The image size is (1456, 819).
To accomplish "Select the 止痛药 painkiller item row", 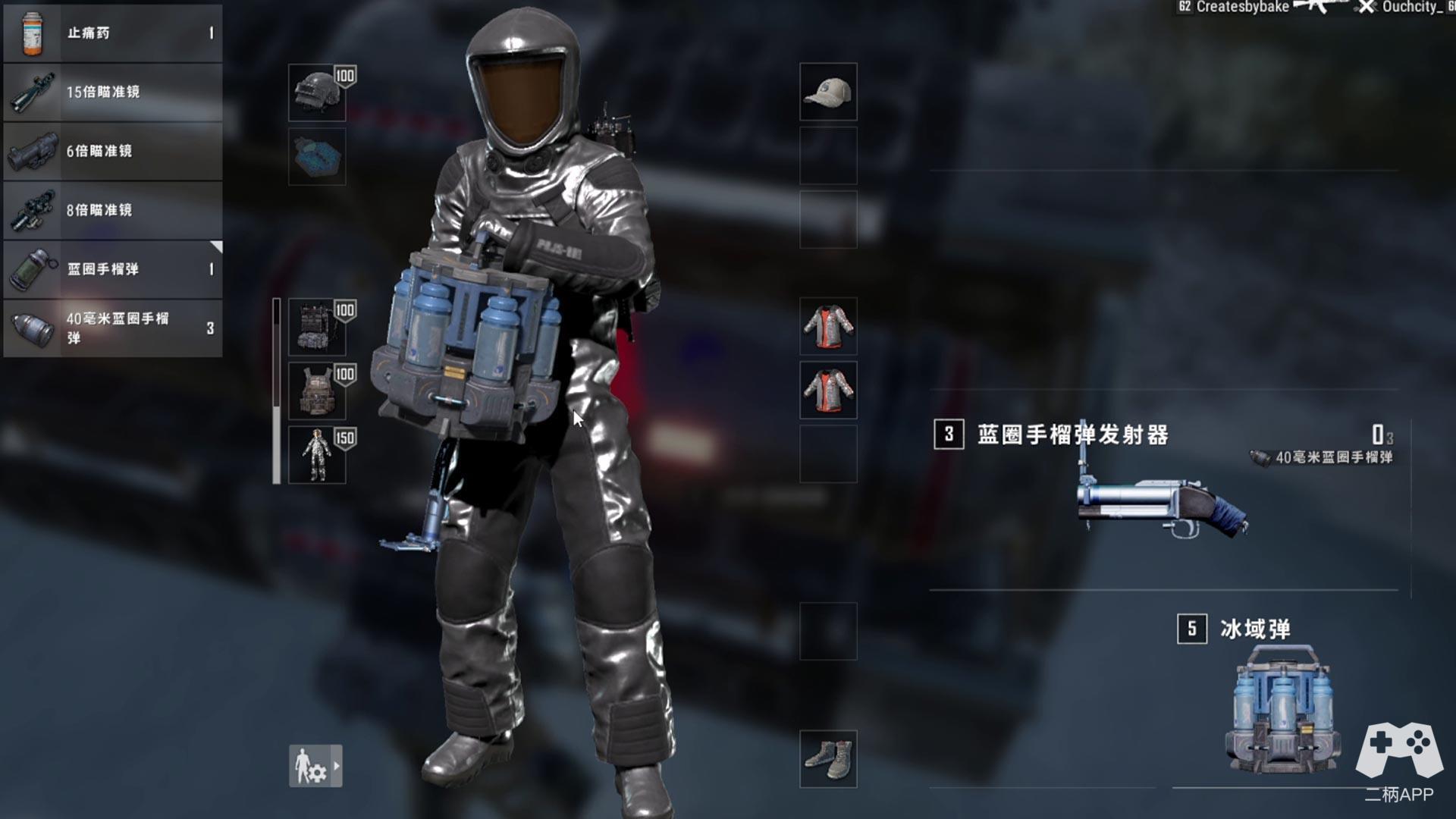I will pyautogui.click(x=113, y=33).
